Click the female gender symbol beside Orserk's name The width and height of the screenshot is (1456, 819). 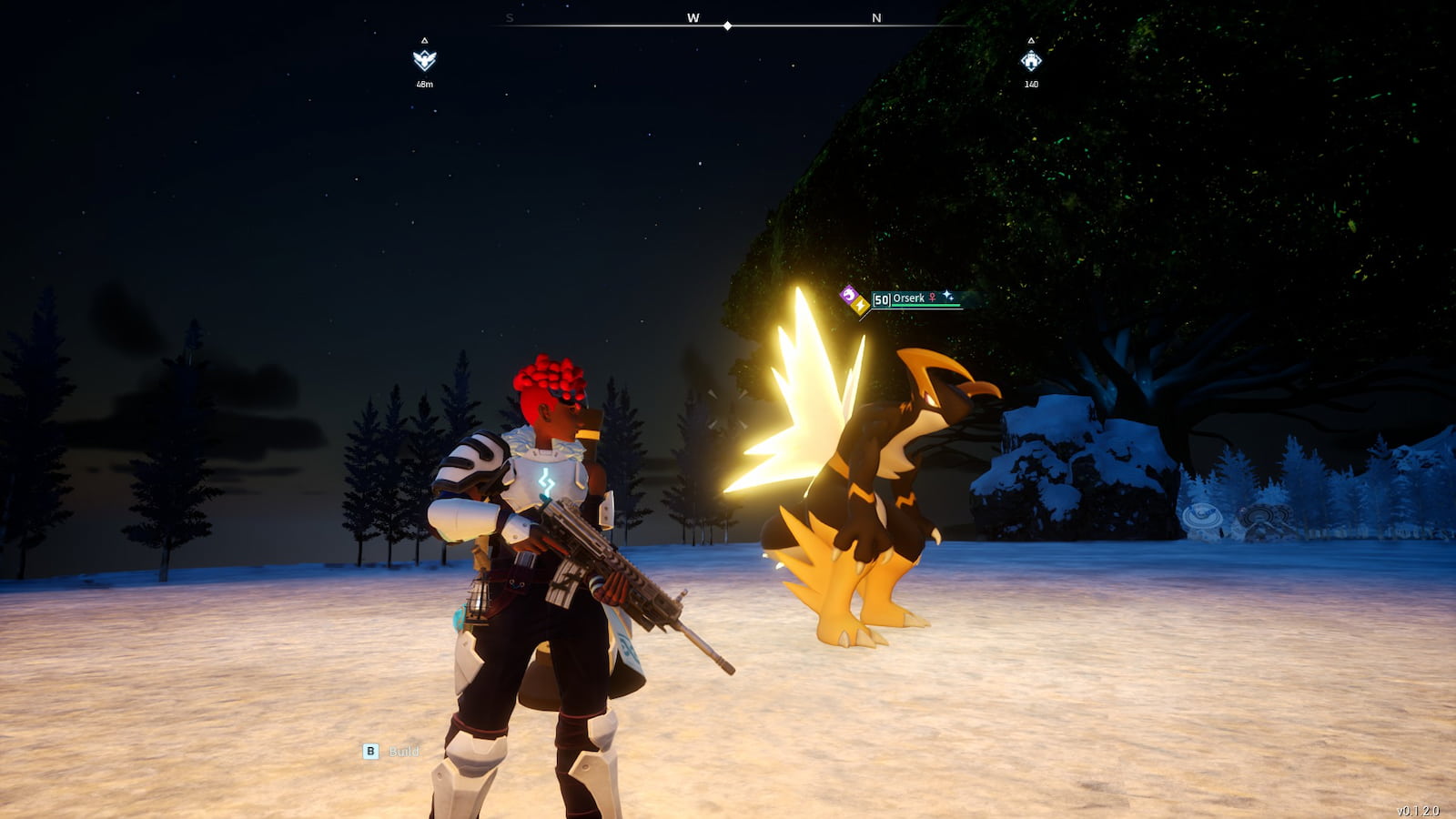tap(932, 298)
